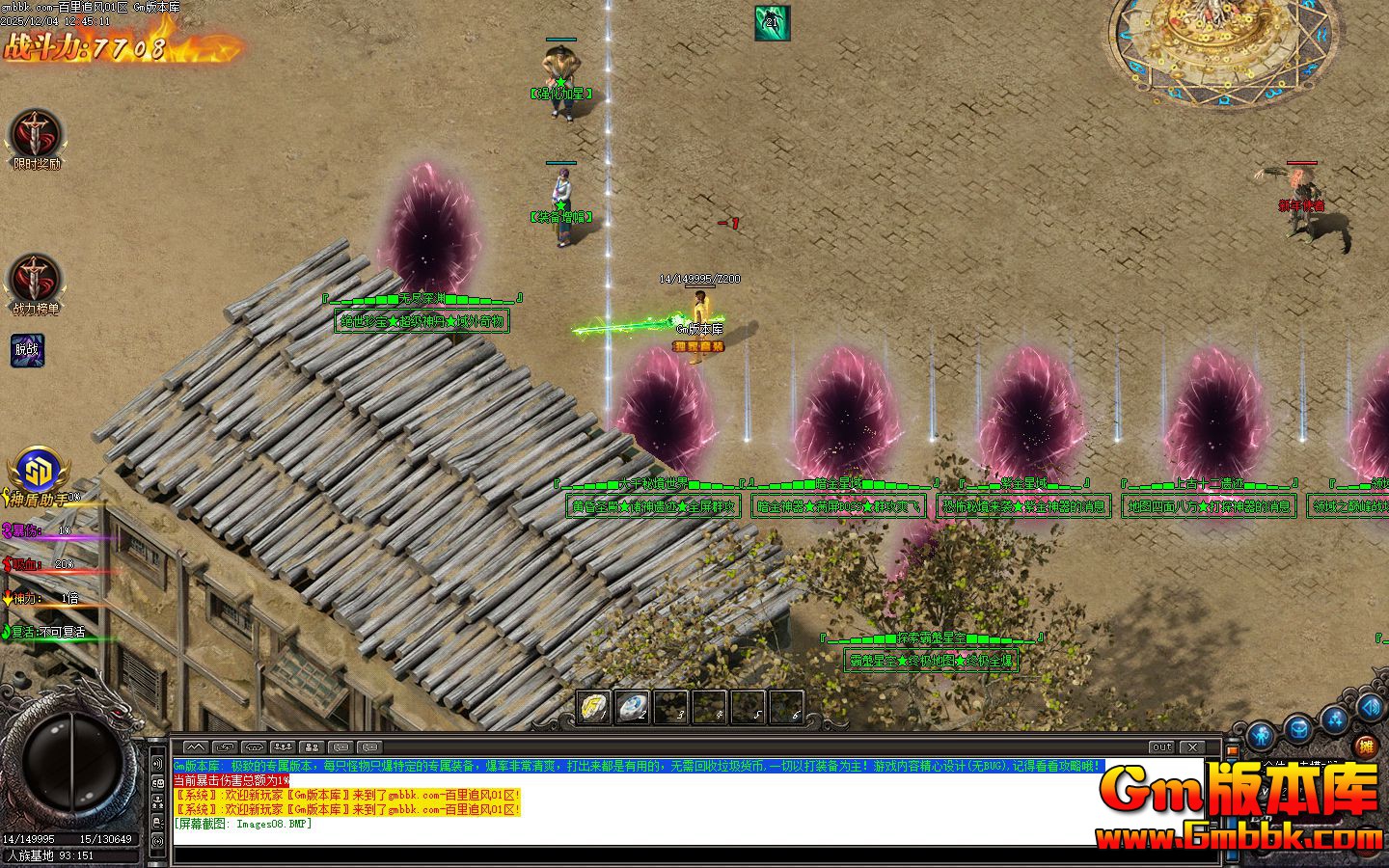Open the group members icon on chat toolbar

click(x=283, y=746)
